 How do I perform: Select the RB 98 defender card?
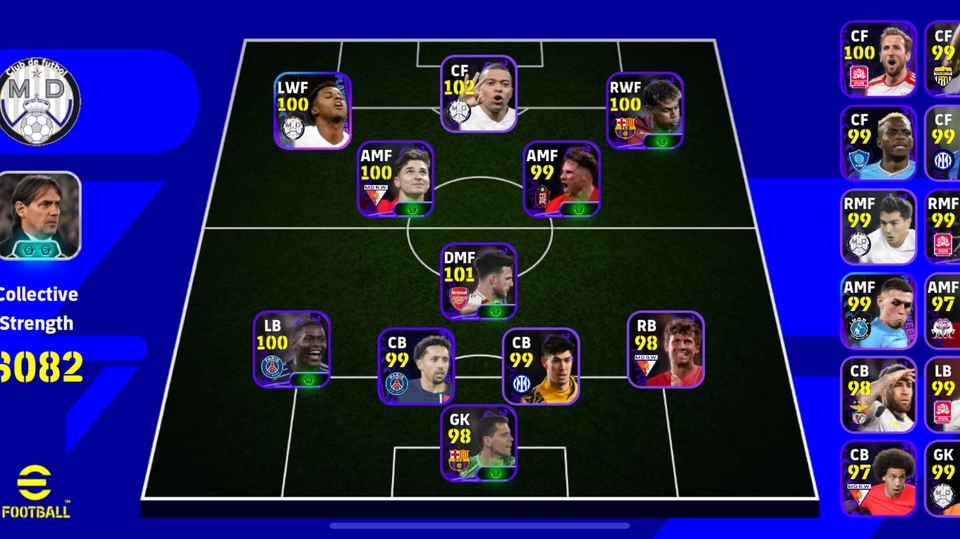tap(665, 349)
